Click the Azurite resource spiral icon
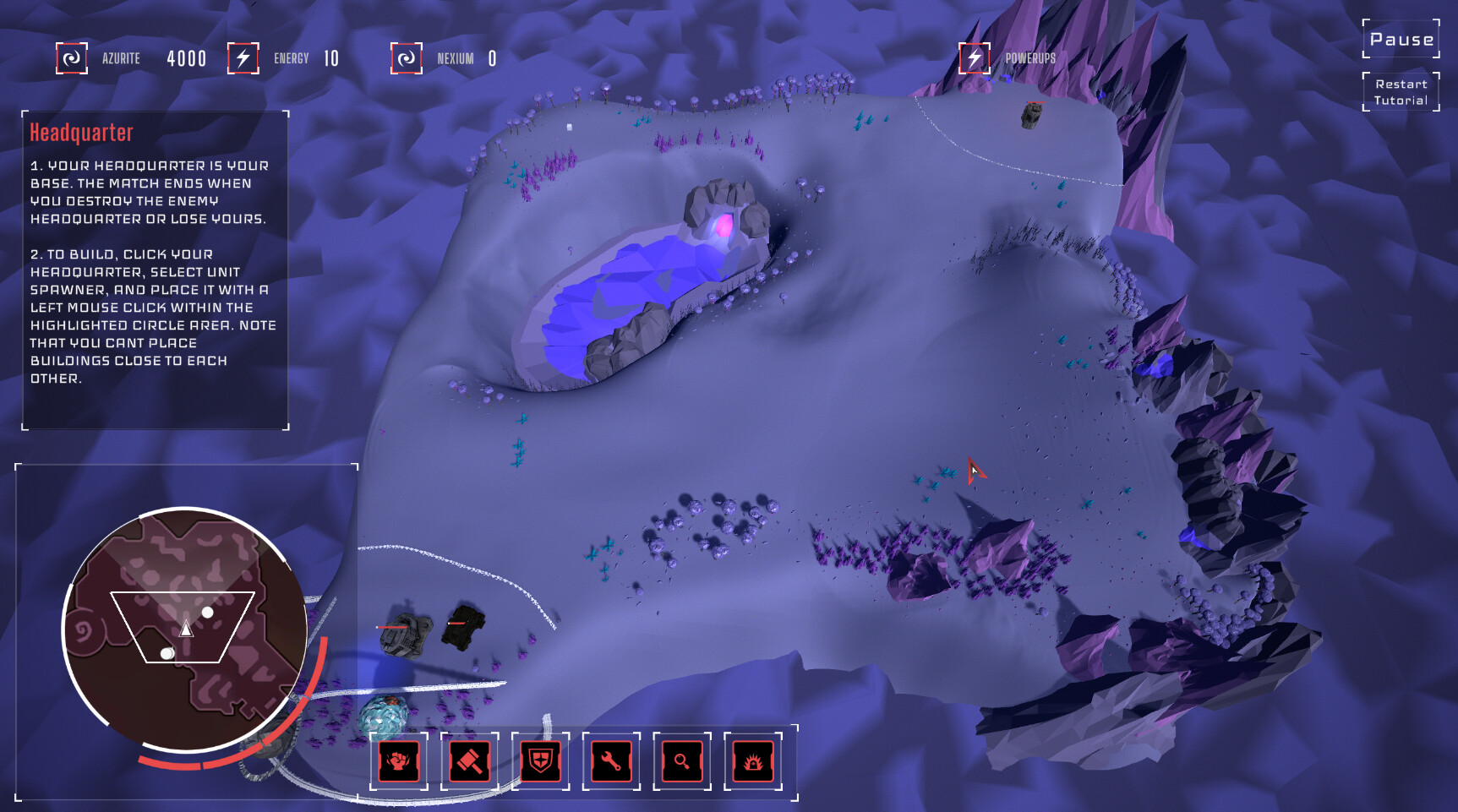 tap(72, 58)
